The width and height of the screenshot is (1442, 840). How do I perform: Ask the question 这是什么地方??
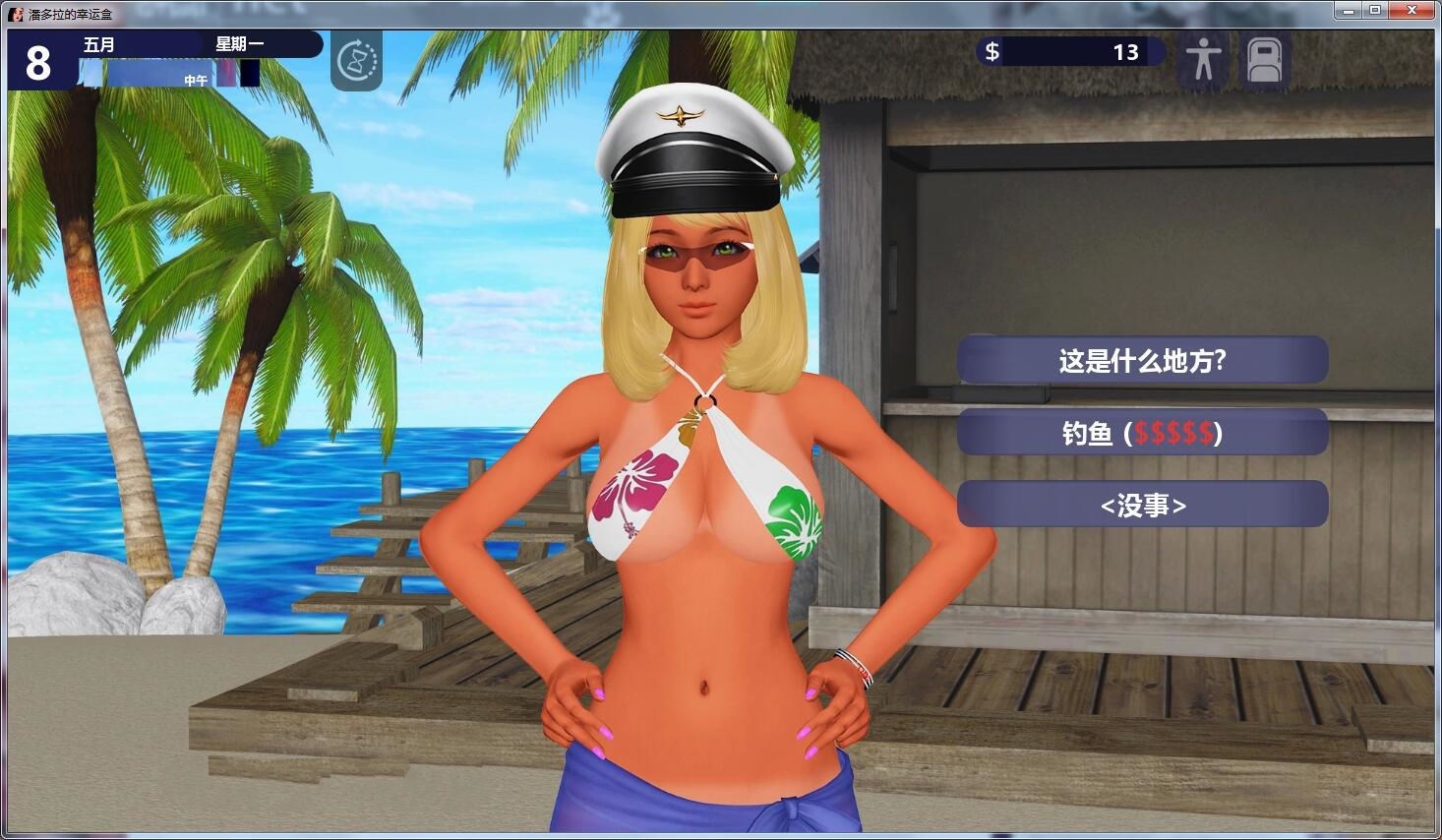tap(1142, 359)
